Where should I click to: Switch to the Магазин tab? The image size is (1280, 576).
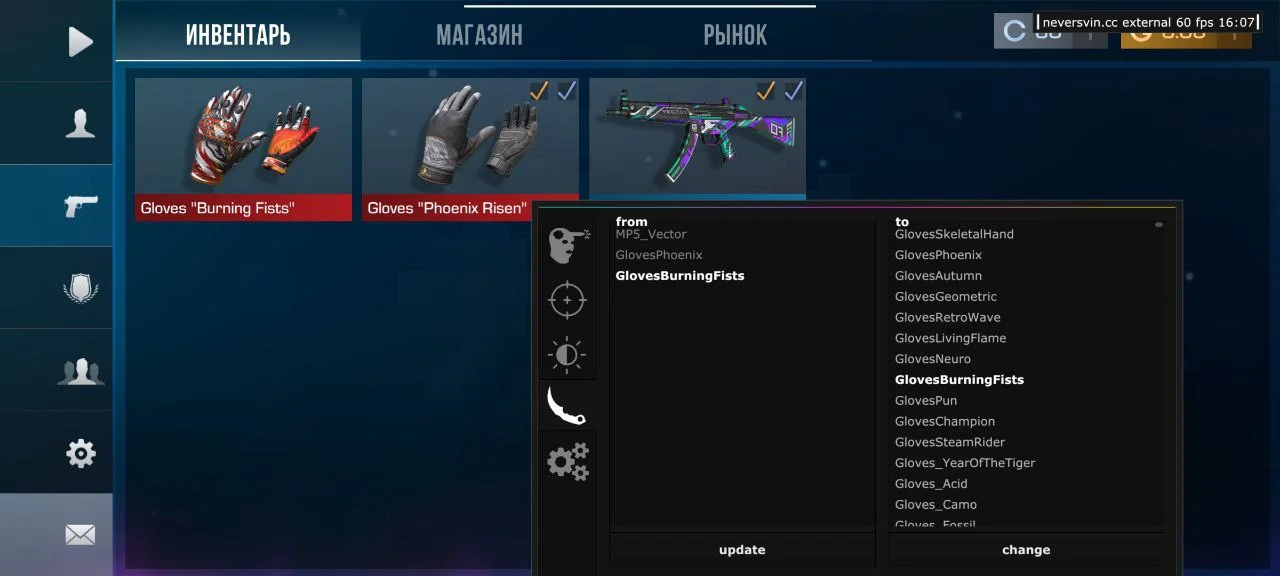click(479, 36)
